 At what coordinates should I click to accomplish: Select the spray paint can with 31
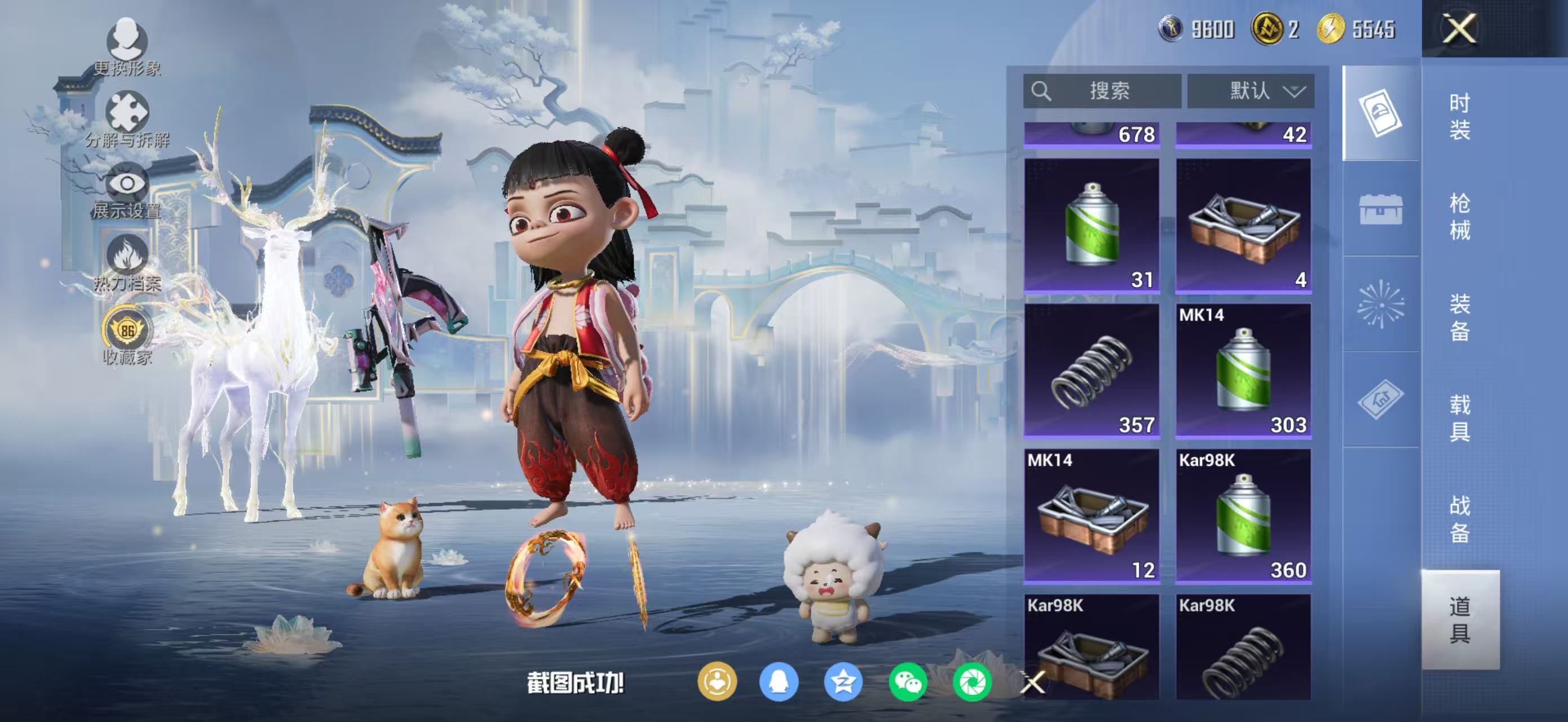point(1092,226)
